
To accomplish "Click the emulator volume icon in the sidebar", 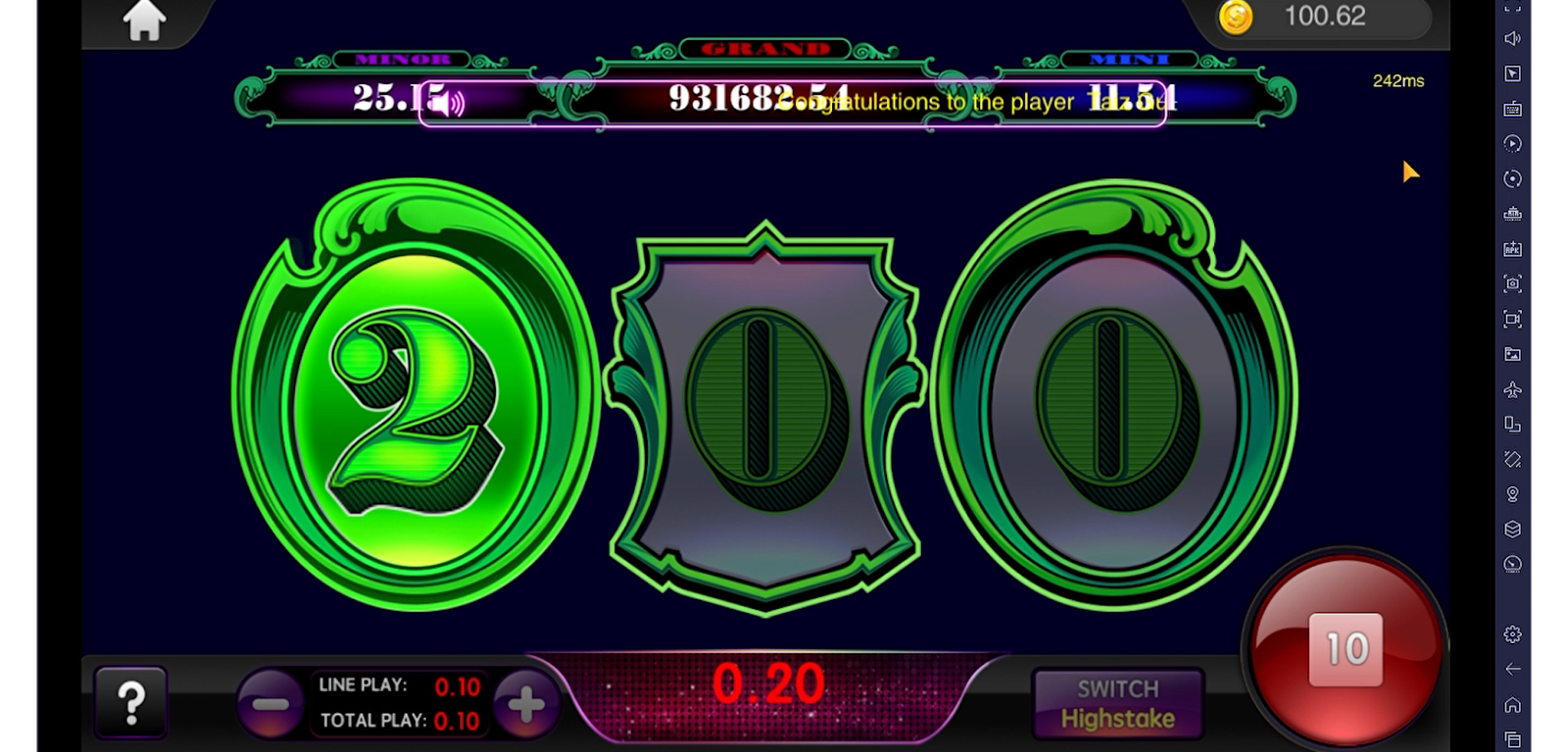I will click(1512, 38).
